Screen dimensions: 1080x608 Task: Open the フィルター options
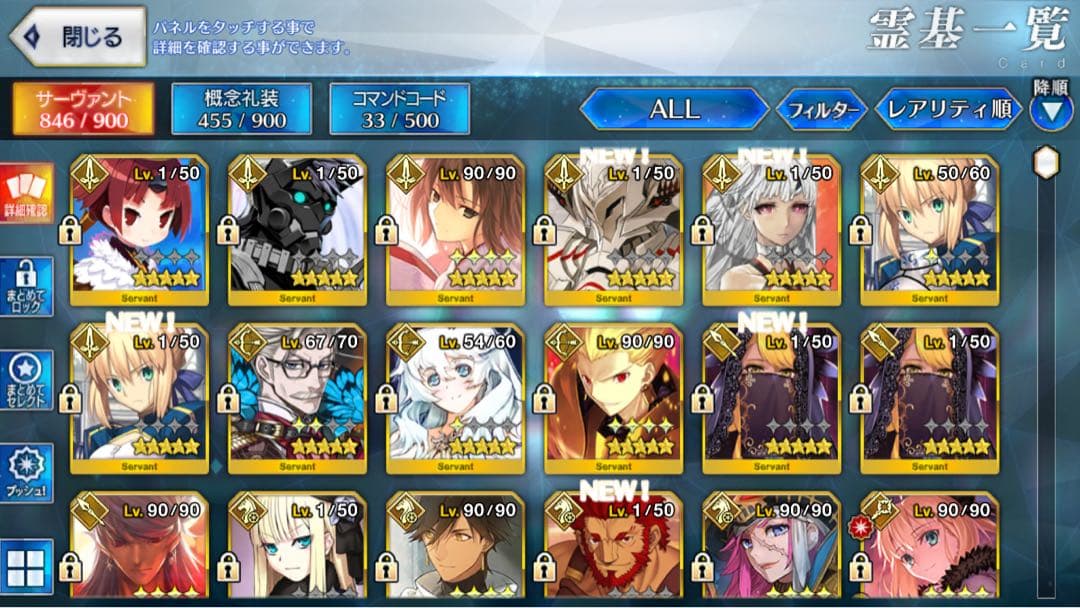(x=822, y=110)
